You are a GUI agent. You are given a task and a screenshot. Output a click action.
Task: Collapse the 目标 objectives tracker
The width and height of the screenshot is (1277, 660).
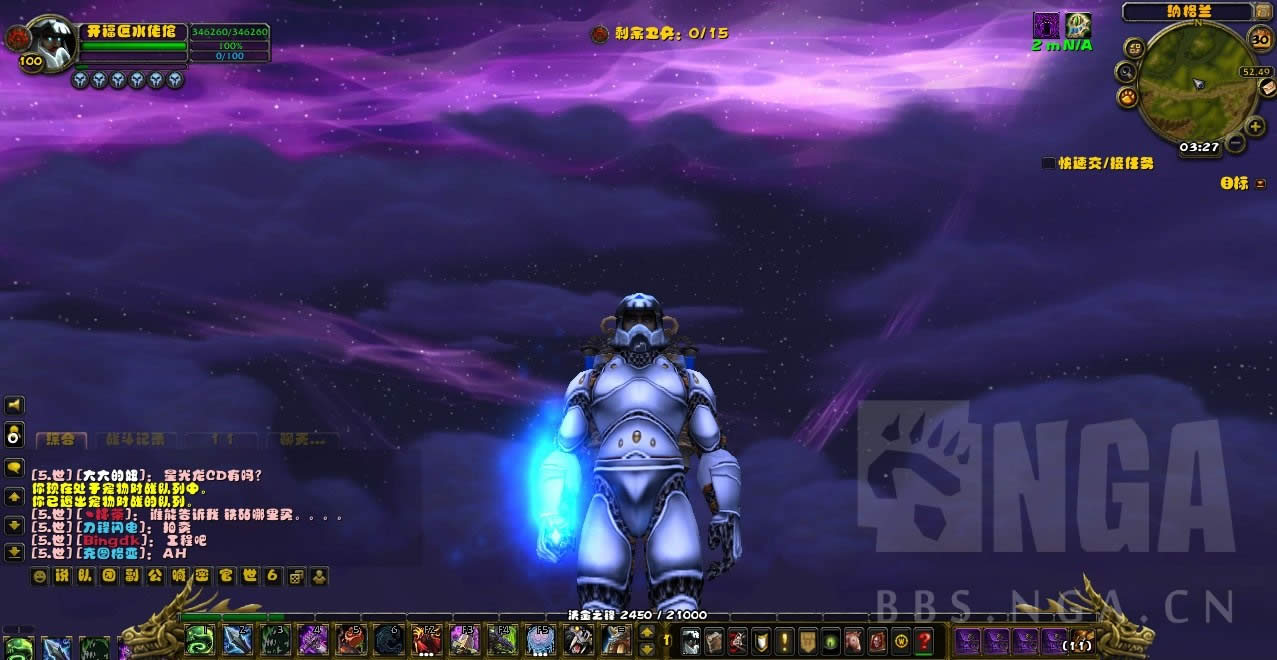(x=1262, y=183)
